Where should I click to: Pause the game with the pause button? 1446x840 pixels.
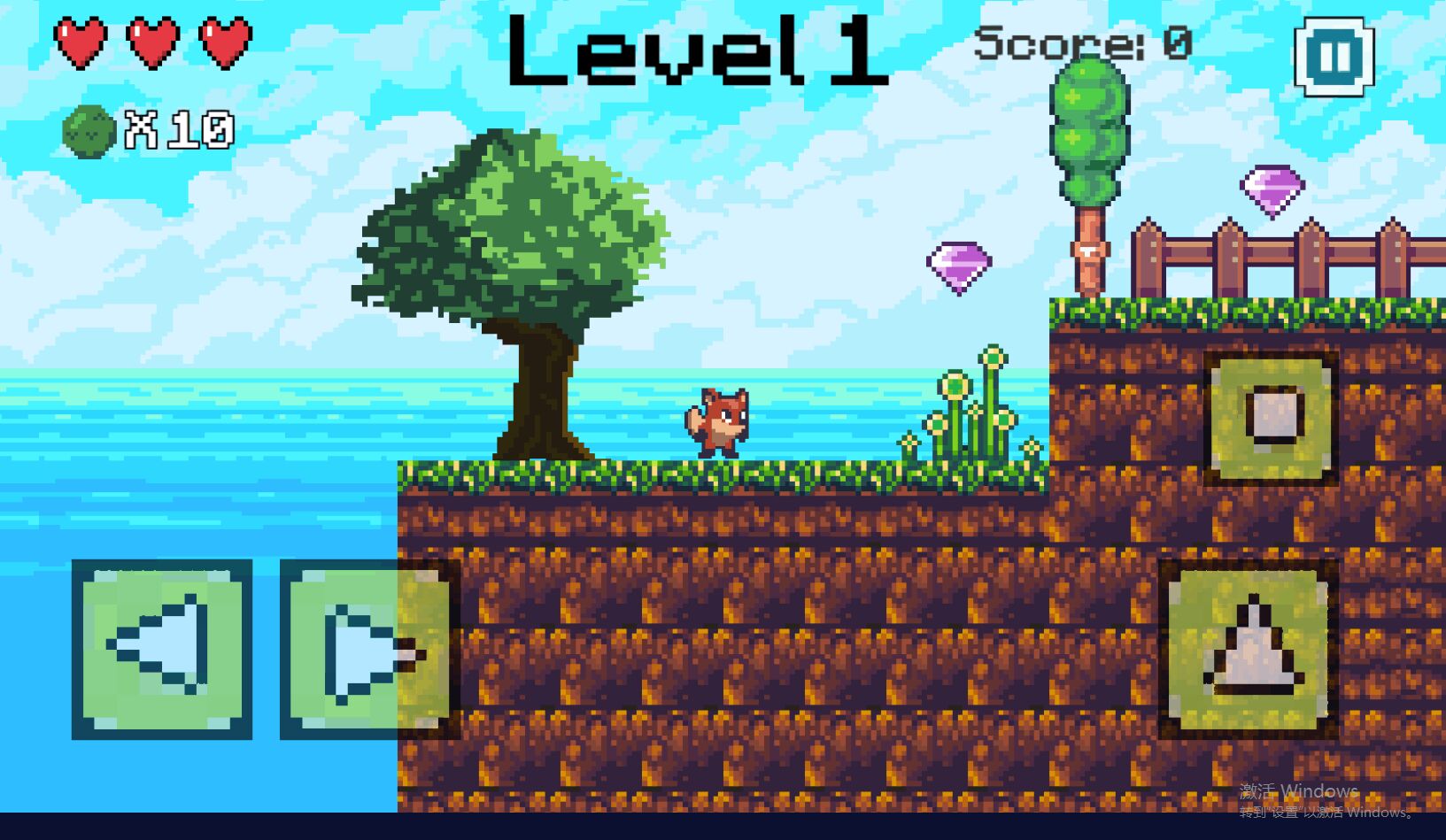click(1334, 57)
